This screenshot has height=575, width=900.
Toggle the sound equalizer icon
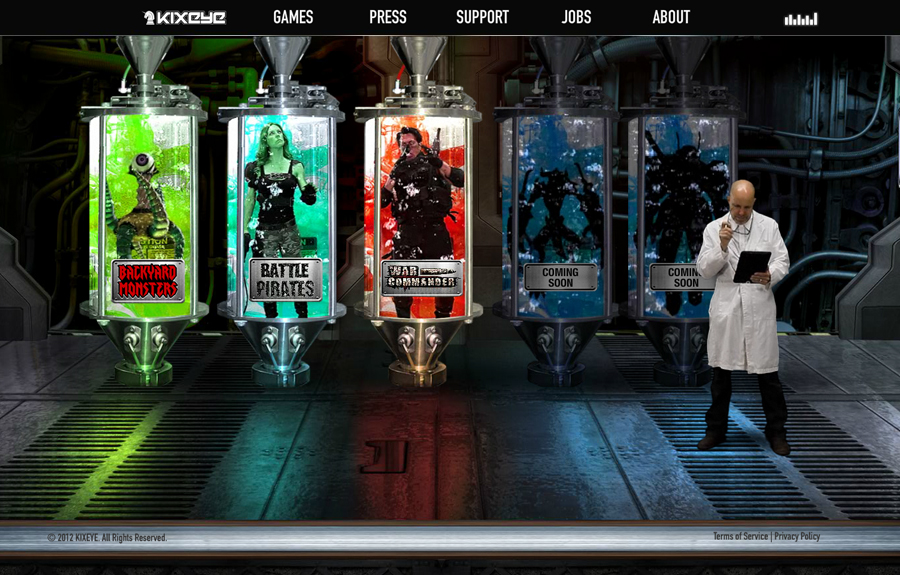tap(800, 19)
